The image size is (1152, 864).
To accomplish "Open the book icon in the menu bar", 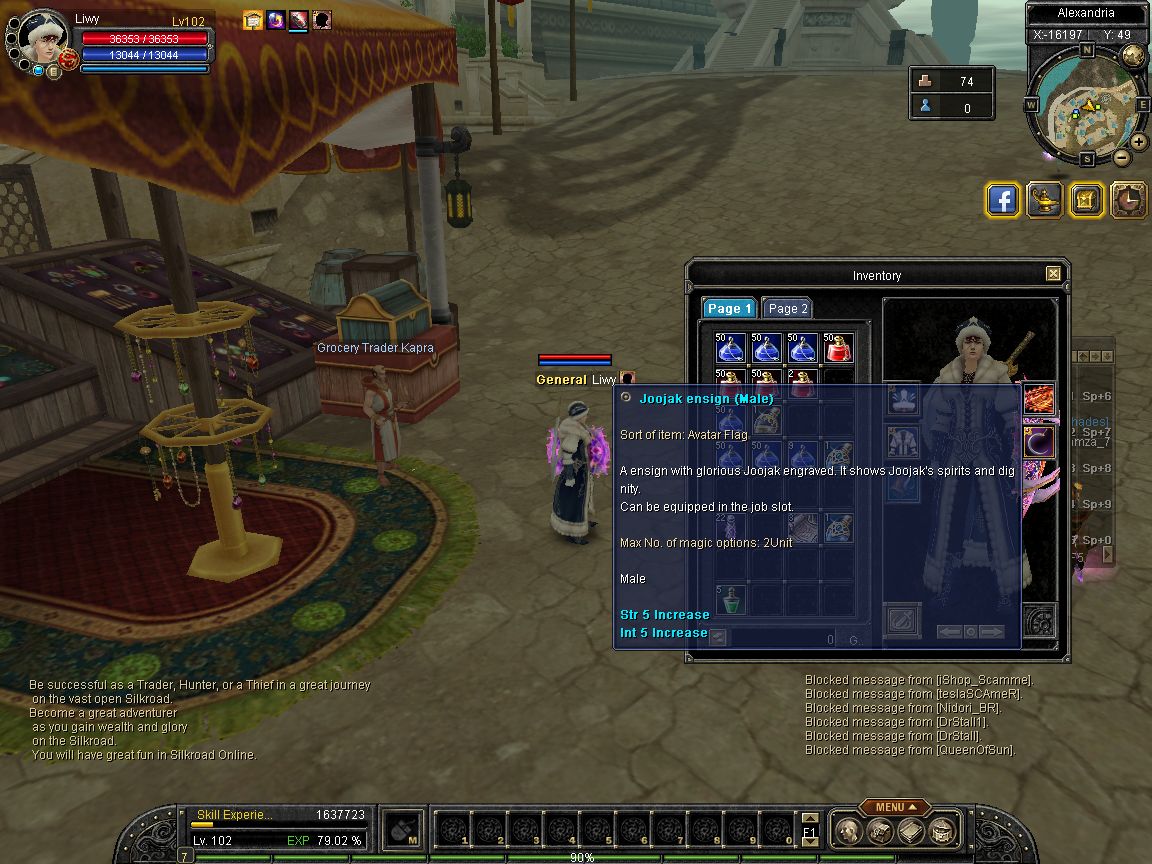I will point(910,830).
